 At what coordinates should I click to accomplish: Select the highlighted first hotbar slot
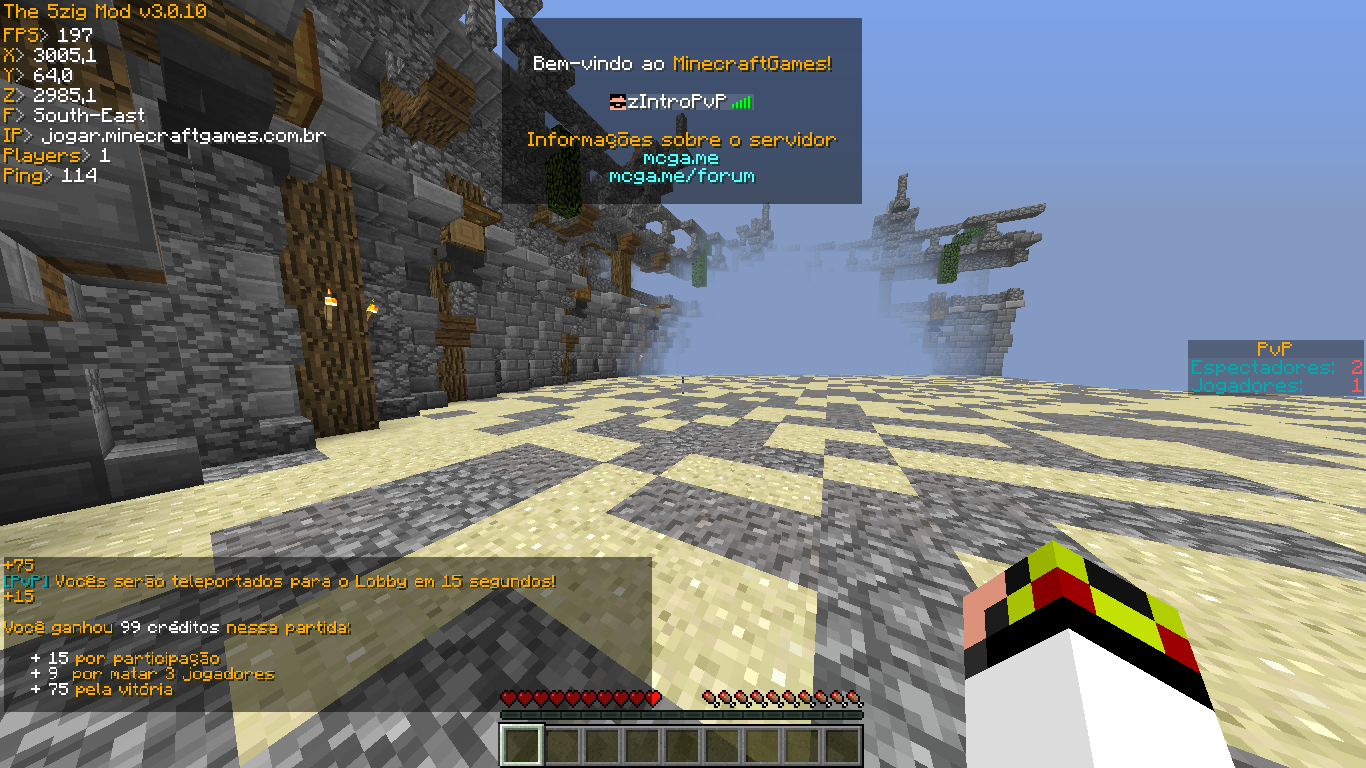pyautogui.click(x=521, y=746)
